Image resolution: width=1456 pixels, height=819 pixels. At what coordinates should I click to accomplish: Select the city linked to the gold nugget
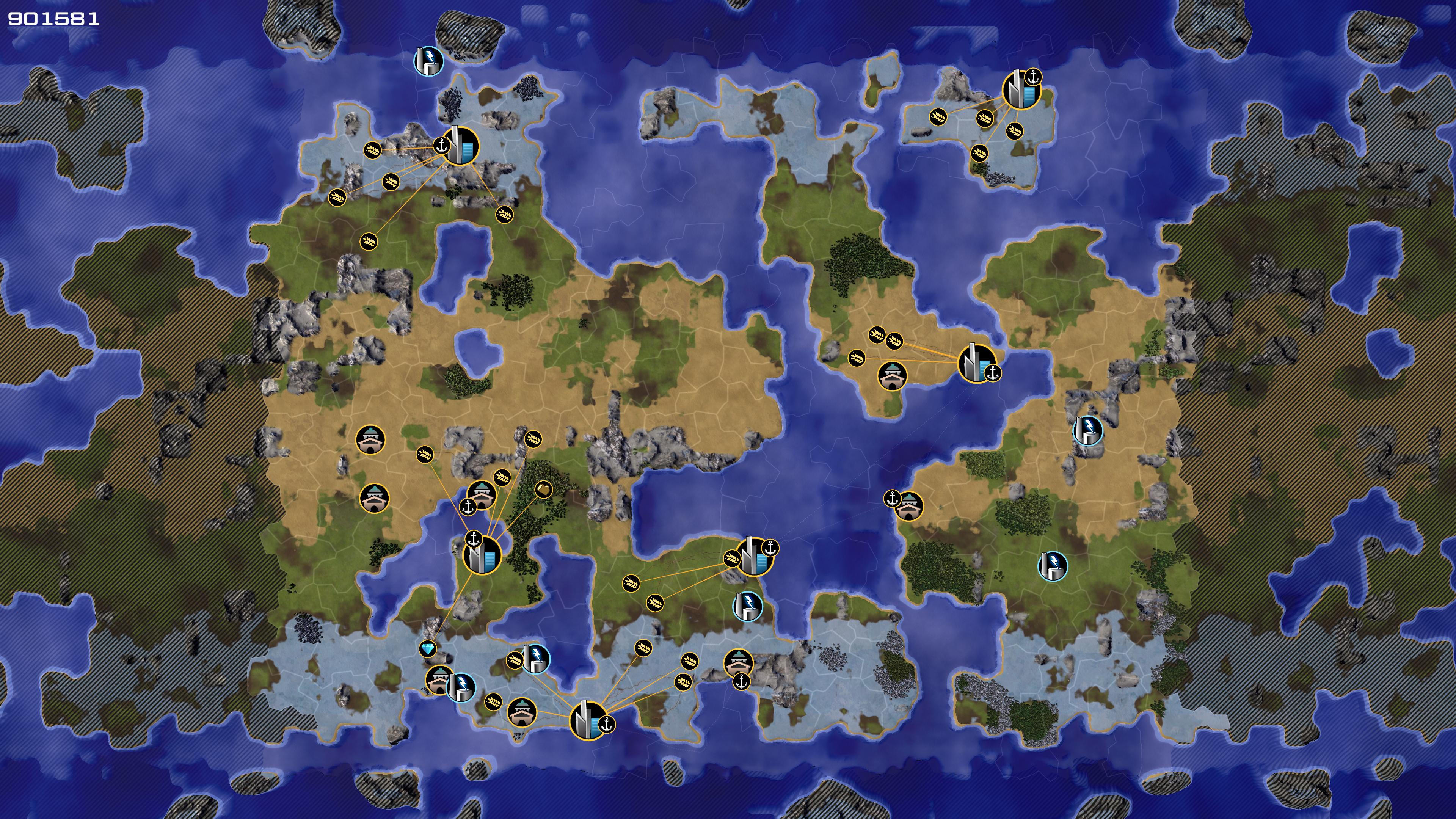[483, 554]
